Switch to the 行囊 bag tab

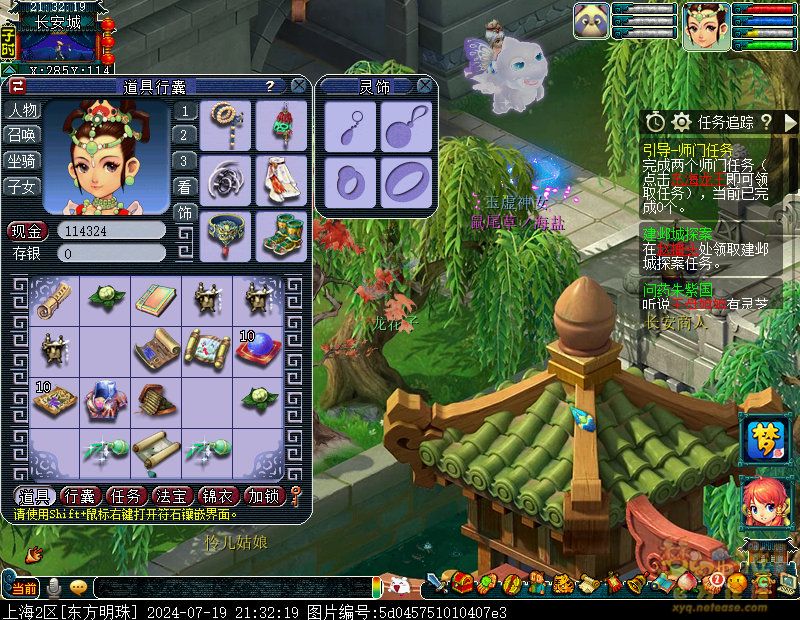coord(80,495)
